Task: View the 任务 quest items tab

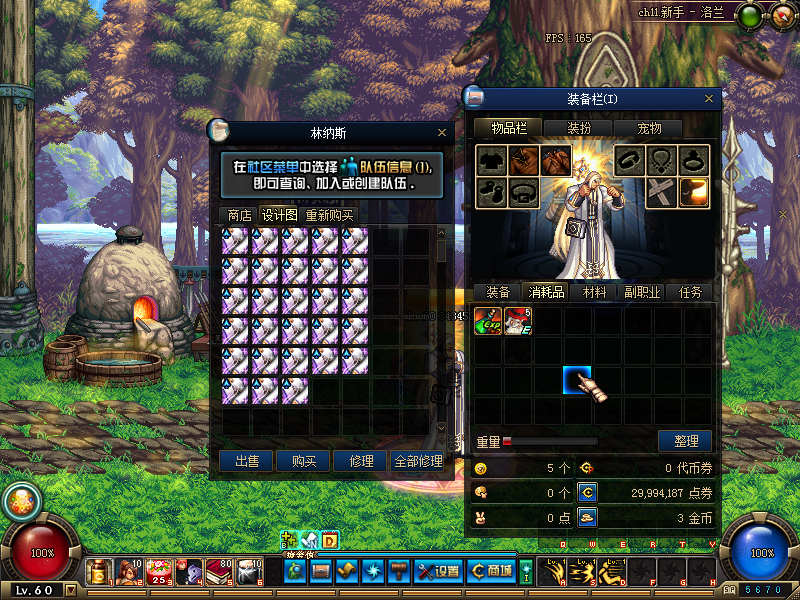Action: 690,292
